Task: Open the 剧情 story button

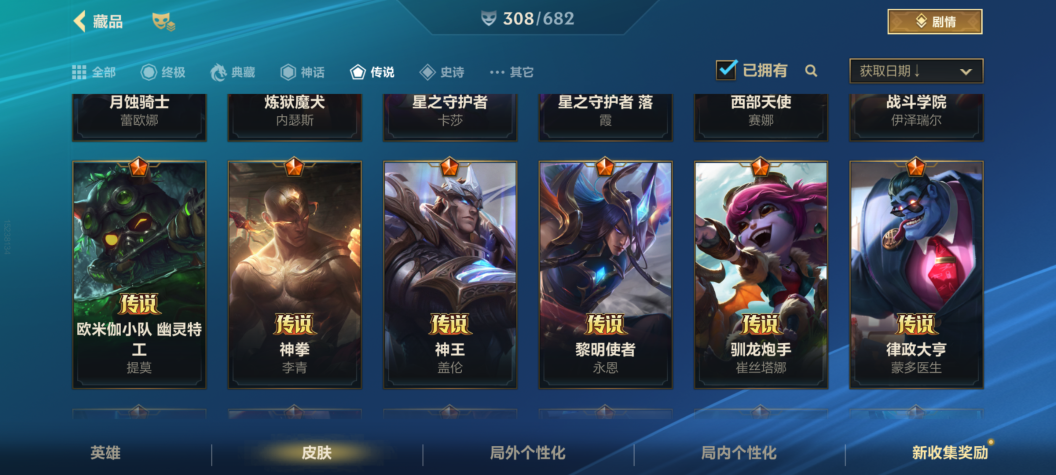Action: pyautogui.click(x=934, y=21)
